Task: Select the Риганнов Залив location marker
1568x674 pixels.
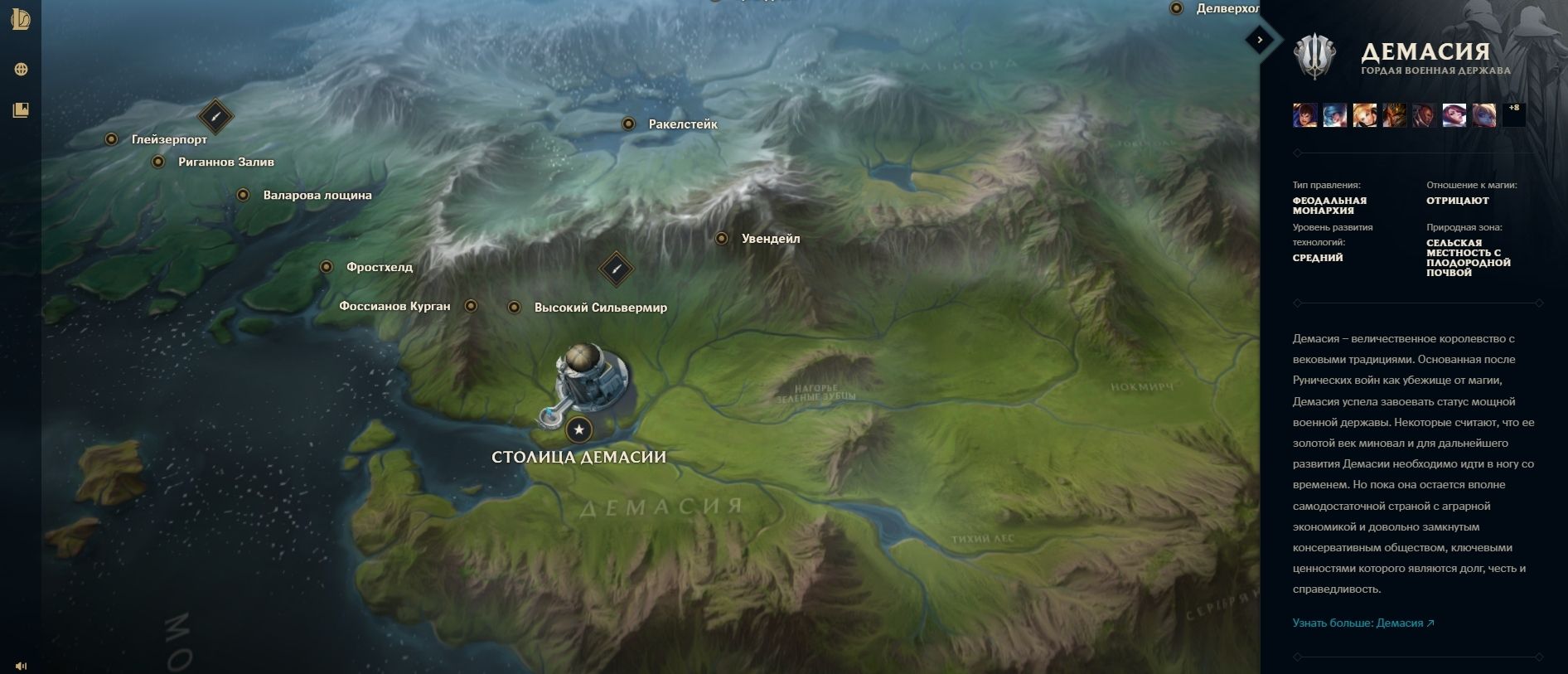Action: point(158,162)
